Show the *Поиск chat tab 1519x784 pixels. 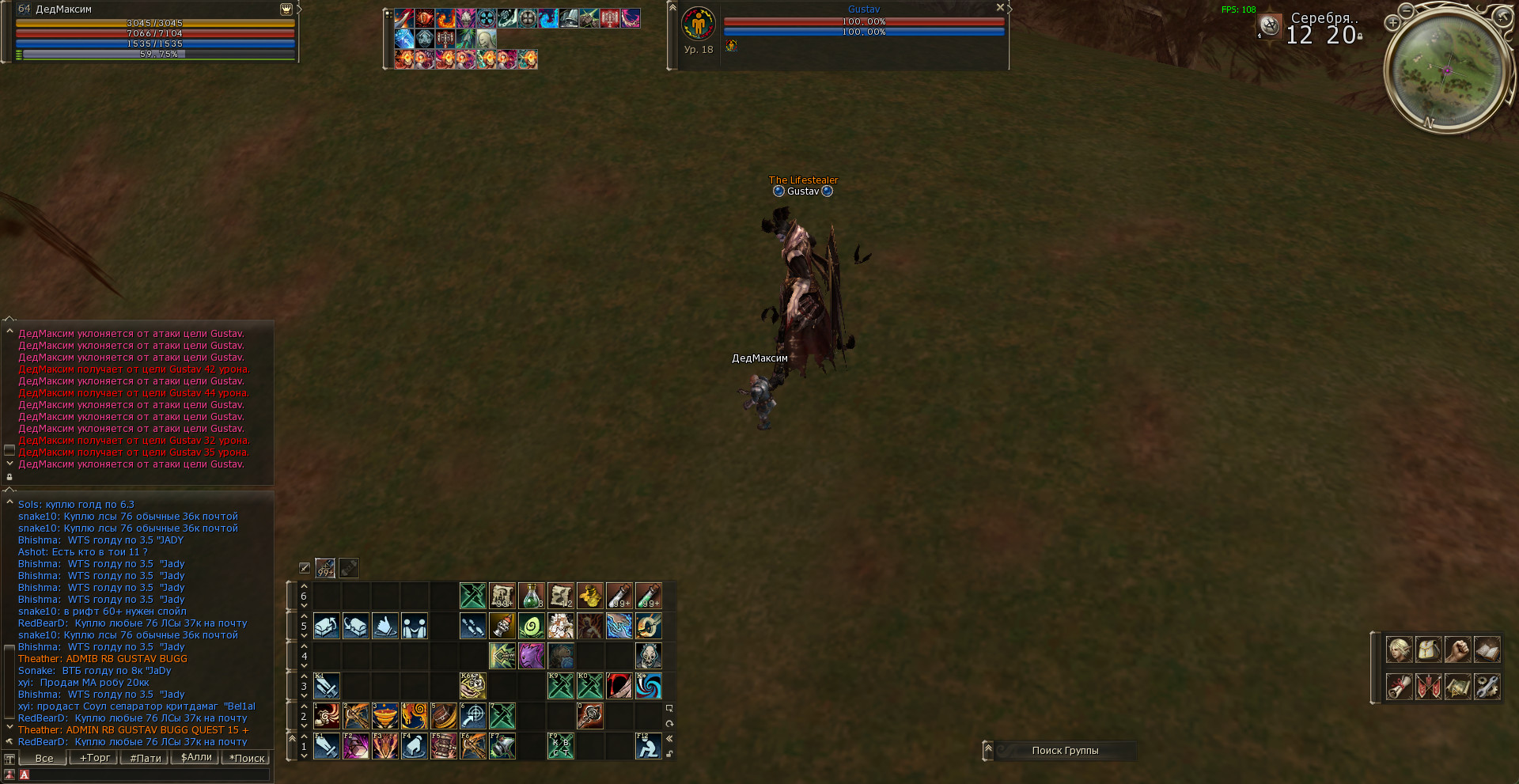pyautogui.click(x=247, y=758)
